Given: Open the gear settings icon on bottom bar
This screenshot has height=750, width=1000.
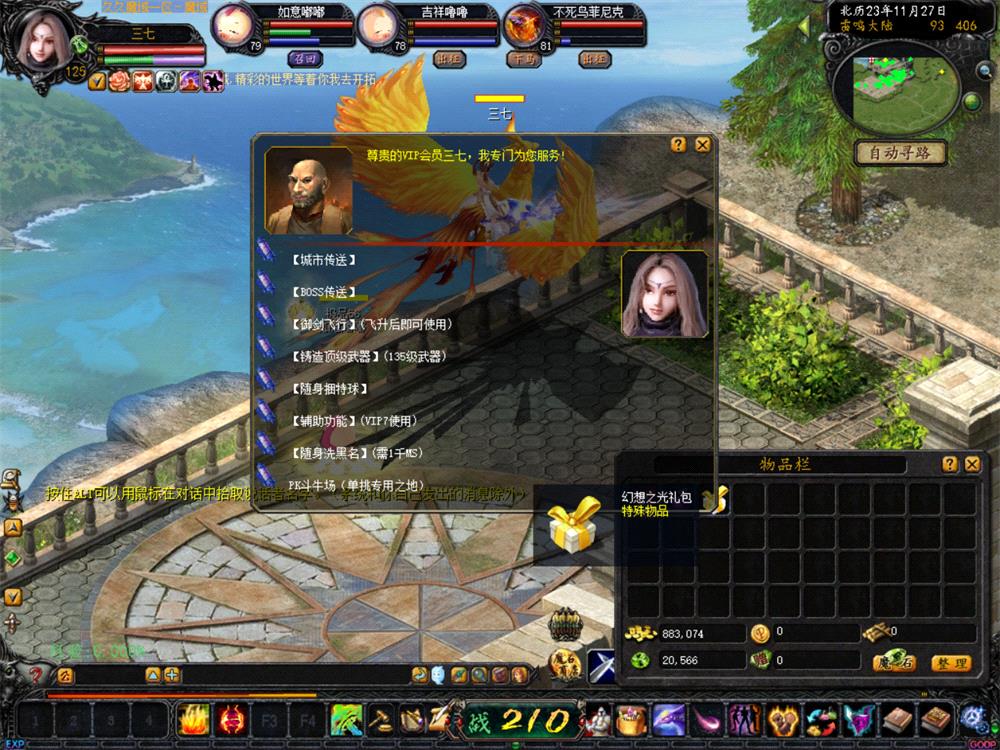Looking at the screenshot, I should 973,717.
